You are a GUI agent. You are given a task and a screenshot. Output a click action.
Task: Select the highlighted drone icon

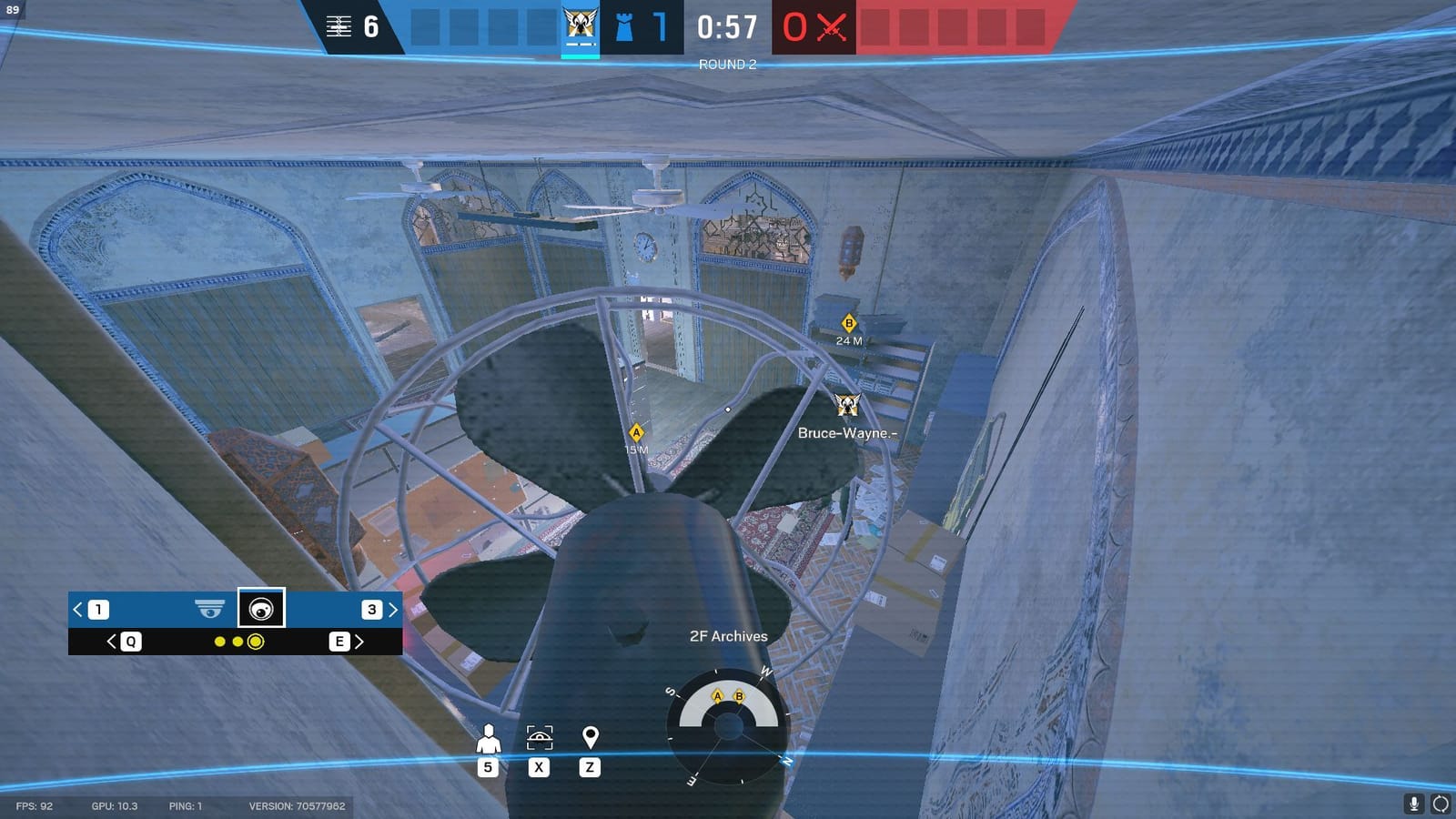tap(262, 610)
